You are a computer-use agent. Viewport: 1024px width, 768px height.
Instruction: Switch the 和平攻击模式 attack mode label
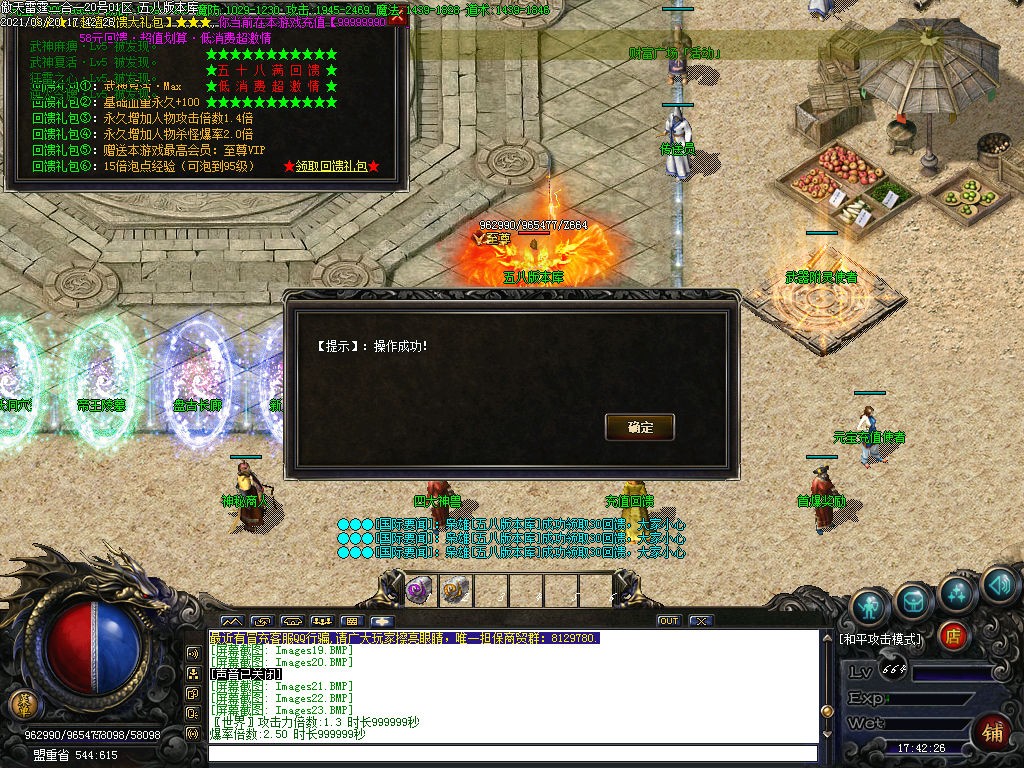(880, 638)
